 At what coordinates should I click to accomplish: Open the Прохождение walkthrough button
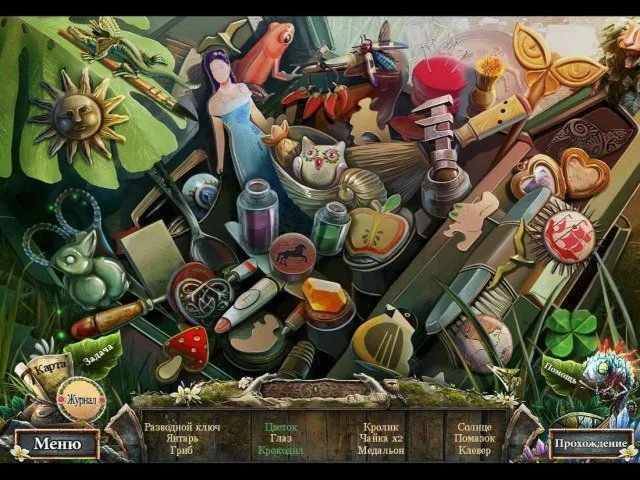(x=592, y=444)
